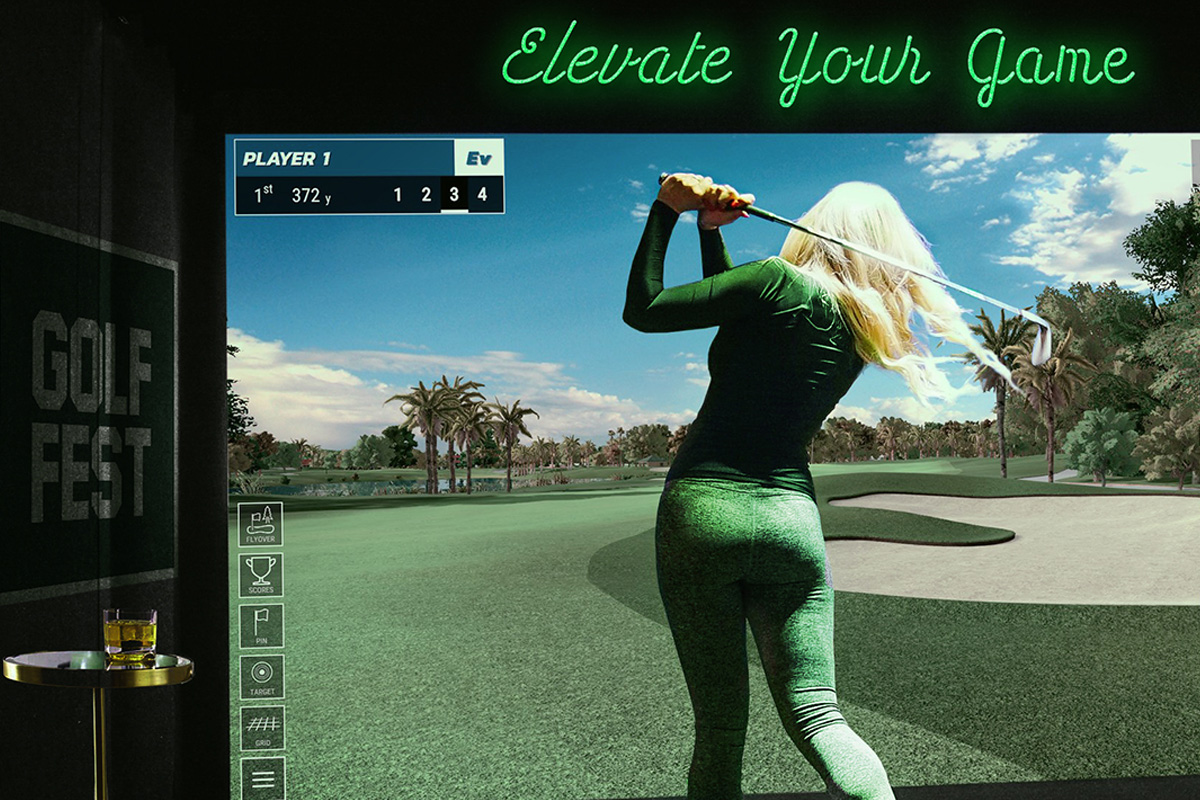This screenshot has width=1200, height=800.
Task: Show the Scores trophy panel
Action: [260, 575]
